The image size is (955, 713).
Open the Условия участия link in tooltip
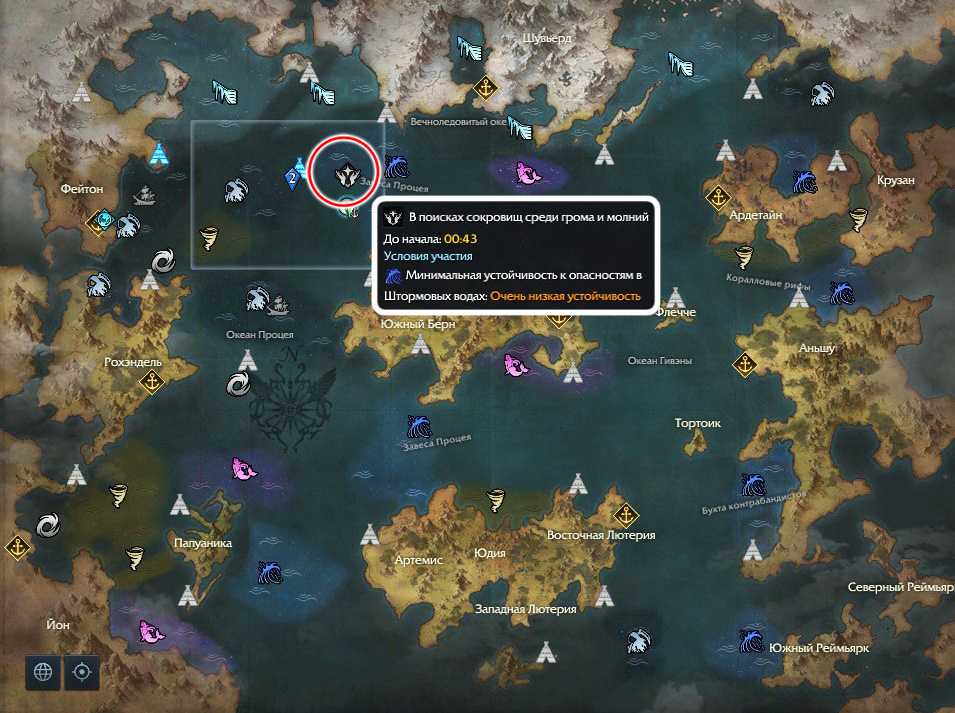click(428, 257)
